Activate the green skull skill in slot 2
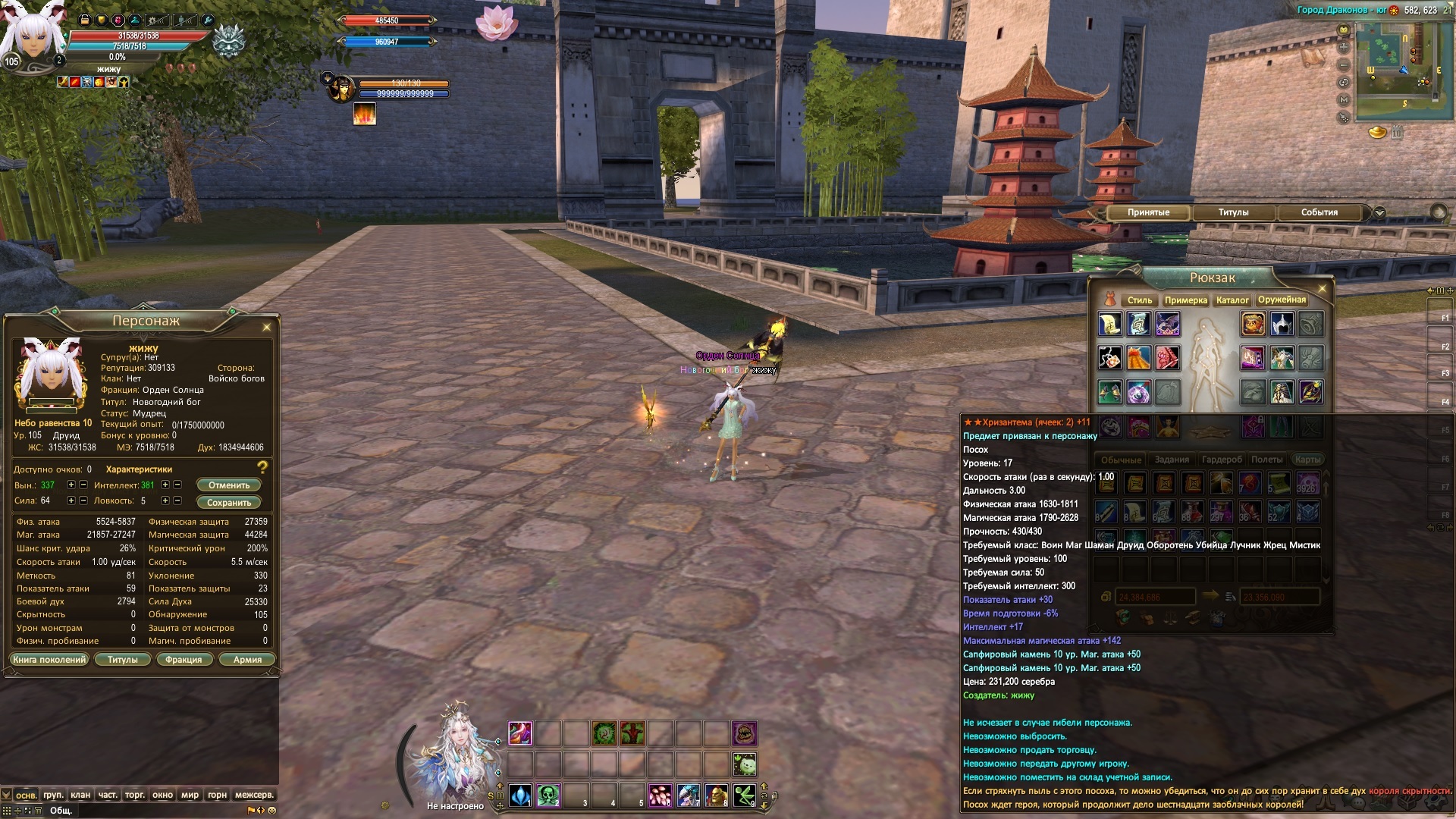 [x=548, y=795]
